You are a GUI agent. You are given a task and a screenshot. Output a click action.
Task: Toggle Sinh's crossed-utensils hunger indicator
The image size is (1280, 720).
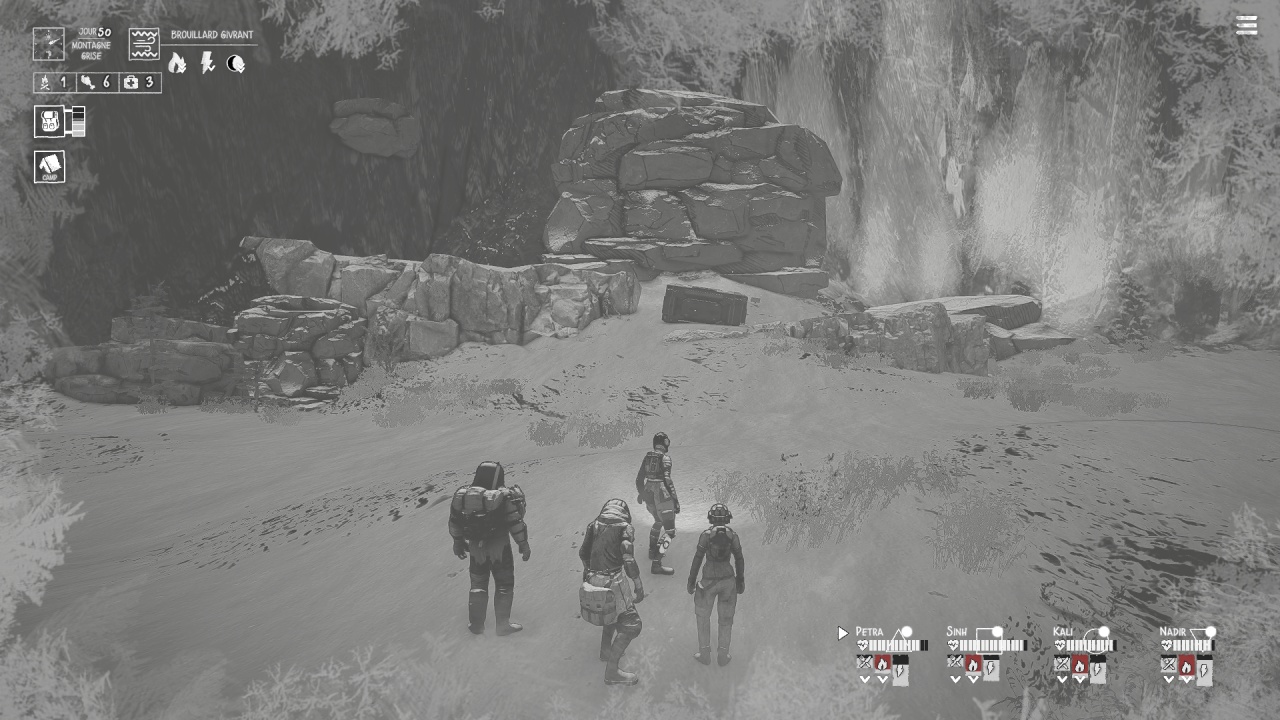point(955,663)
